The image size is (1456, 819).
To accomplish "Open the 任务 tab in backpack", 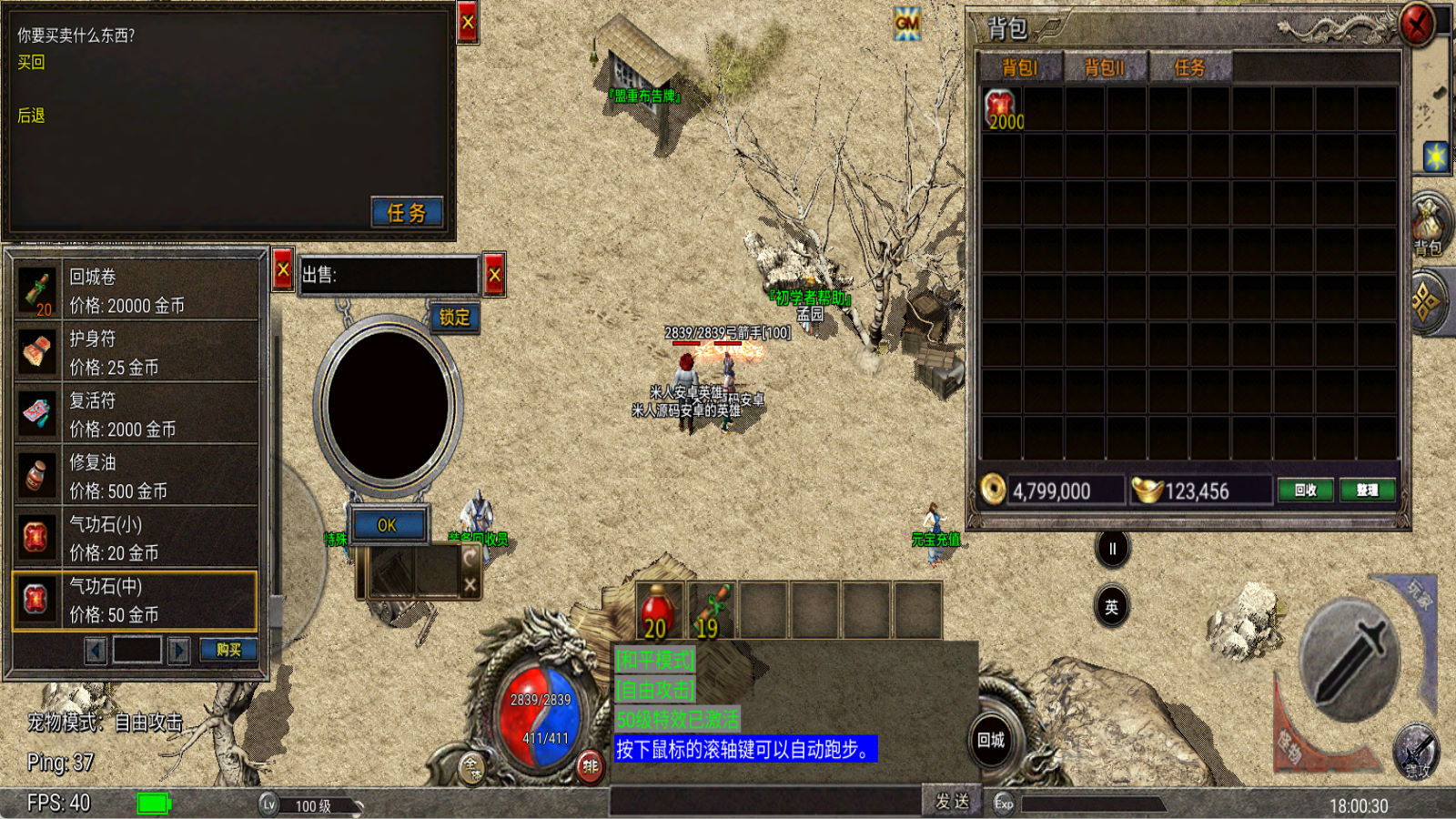I will point(1189,67).
